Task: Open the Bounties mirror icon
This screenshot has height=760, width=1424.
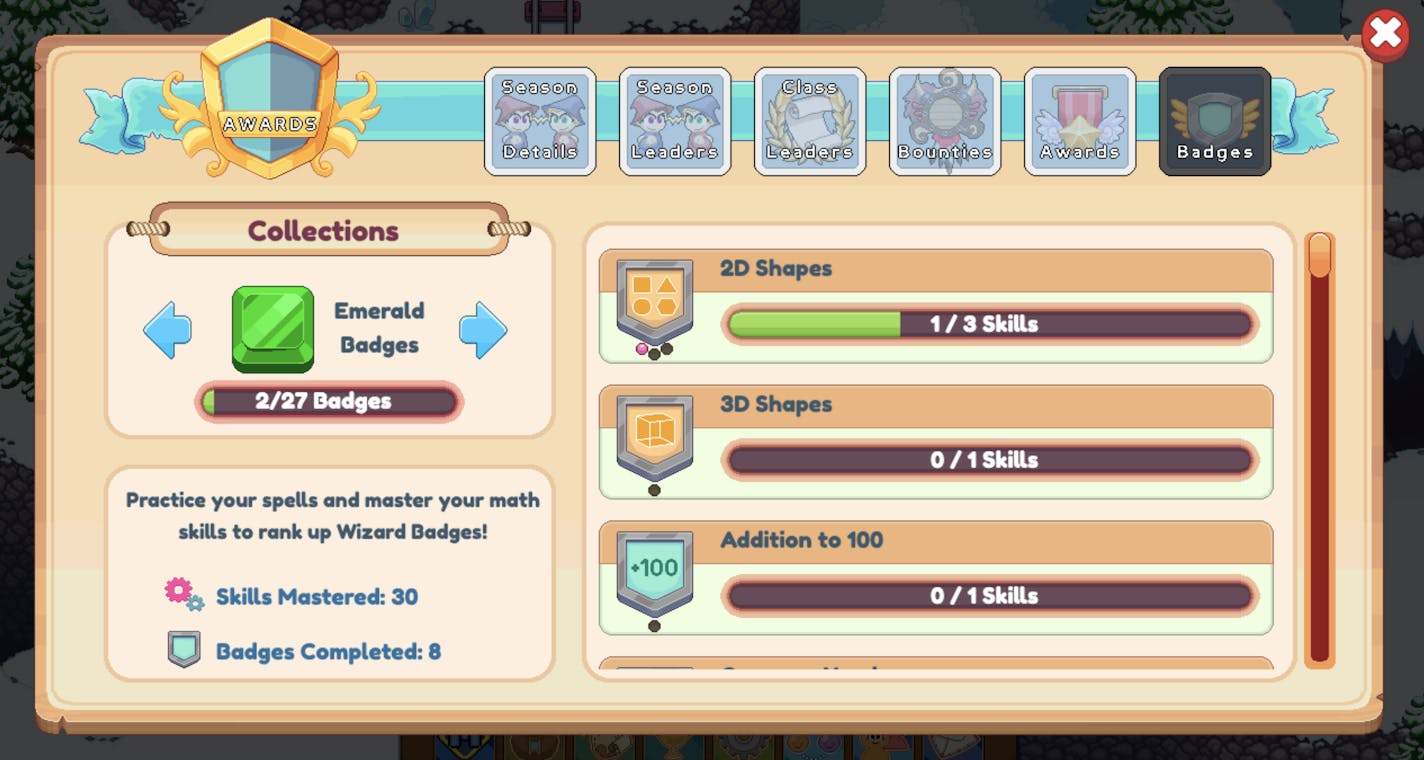Action: [944, 121]
